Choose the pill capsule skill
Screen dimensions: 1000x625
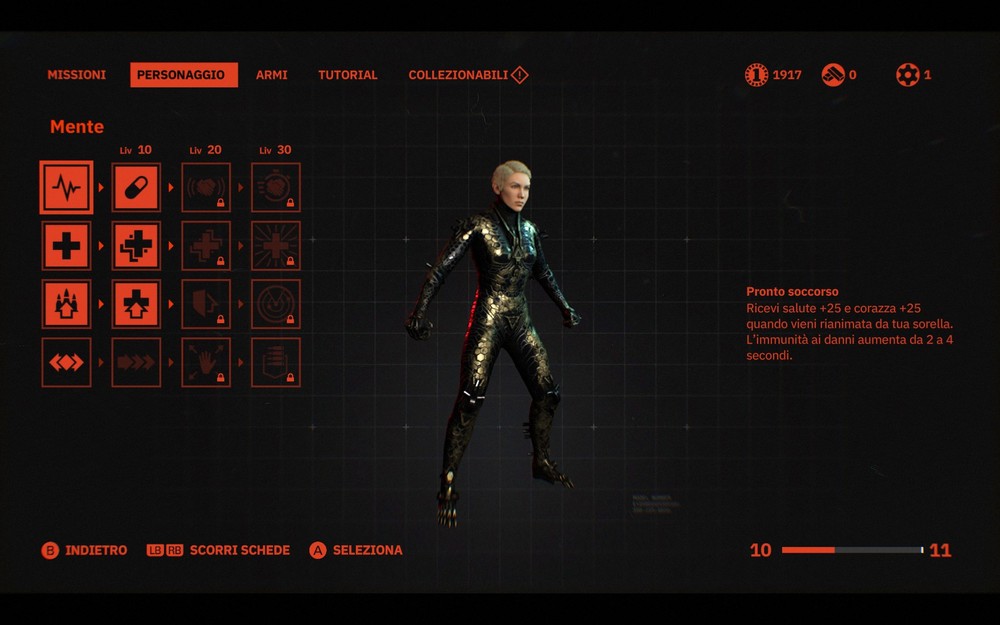point(136,188)
